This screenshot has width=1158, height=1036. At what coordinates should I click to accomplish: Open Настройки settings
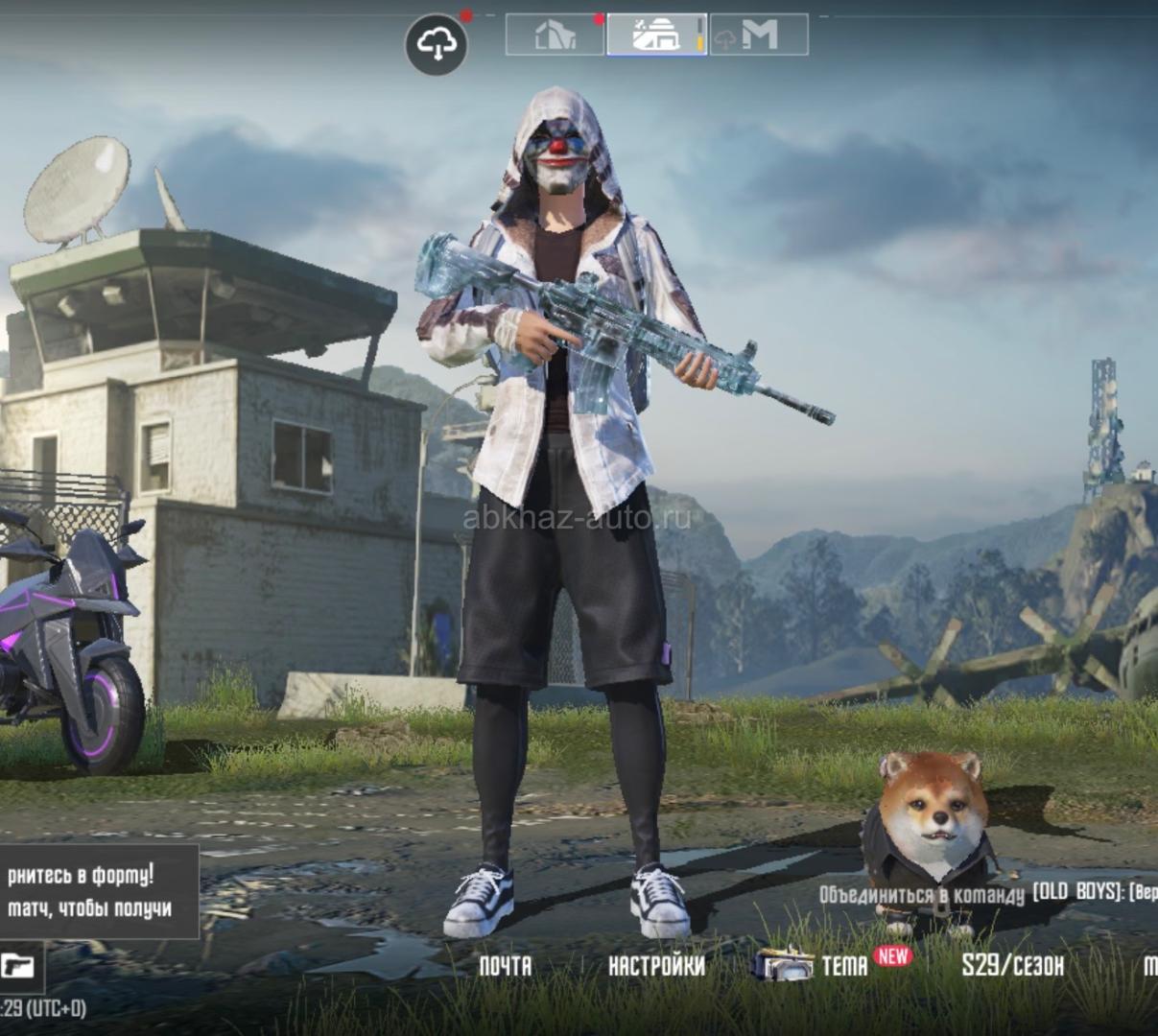[656, 965]
